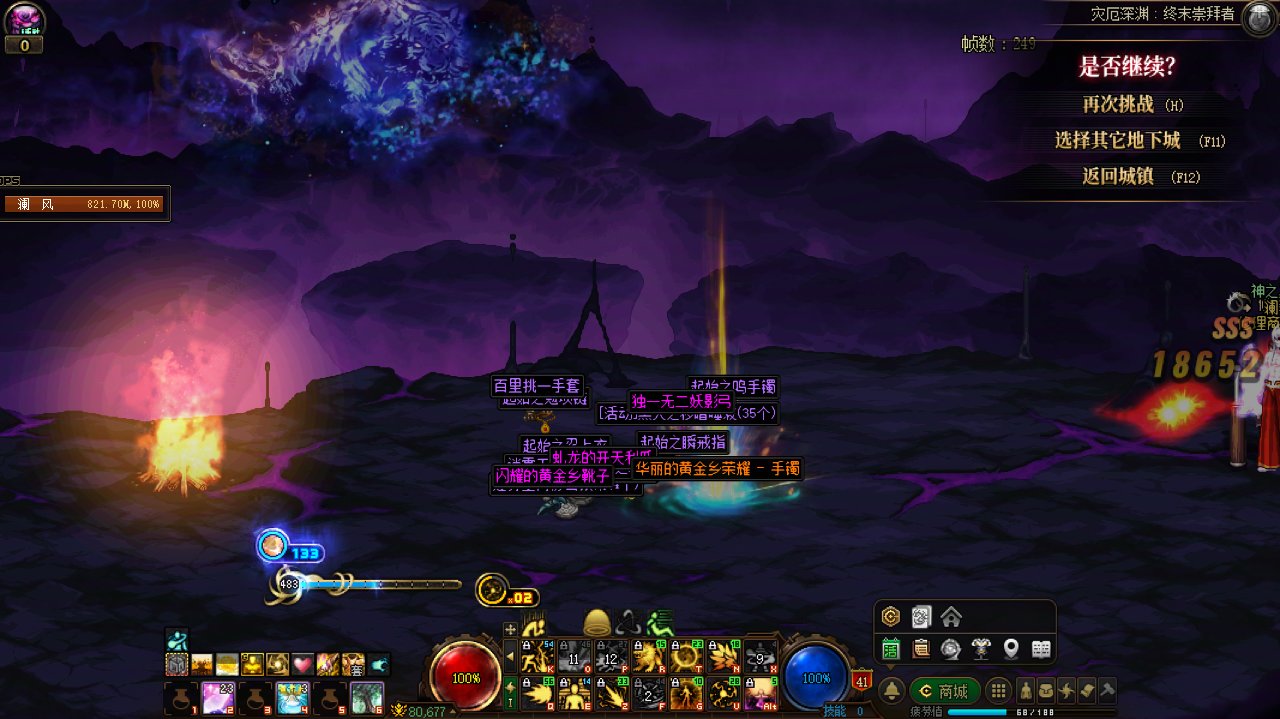
Task: Activate the Alt-key purple skill icon
Action: [762, 692]
